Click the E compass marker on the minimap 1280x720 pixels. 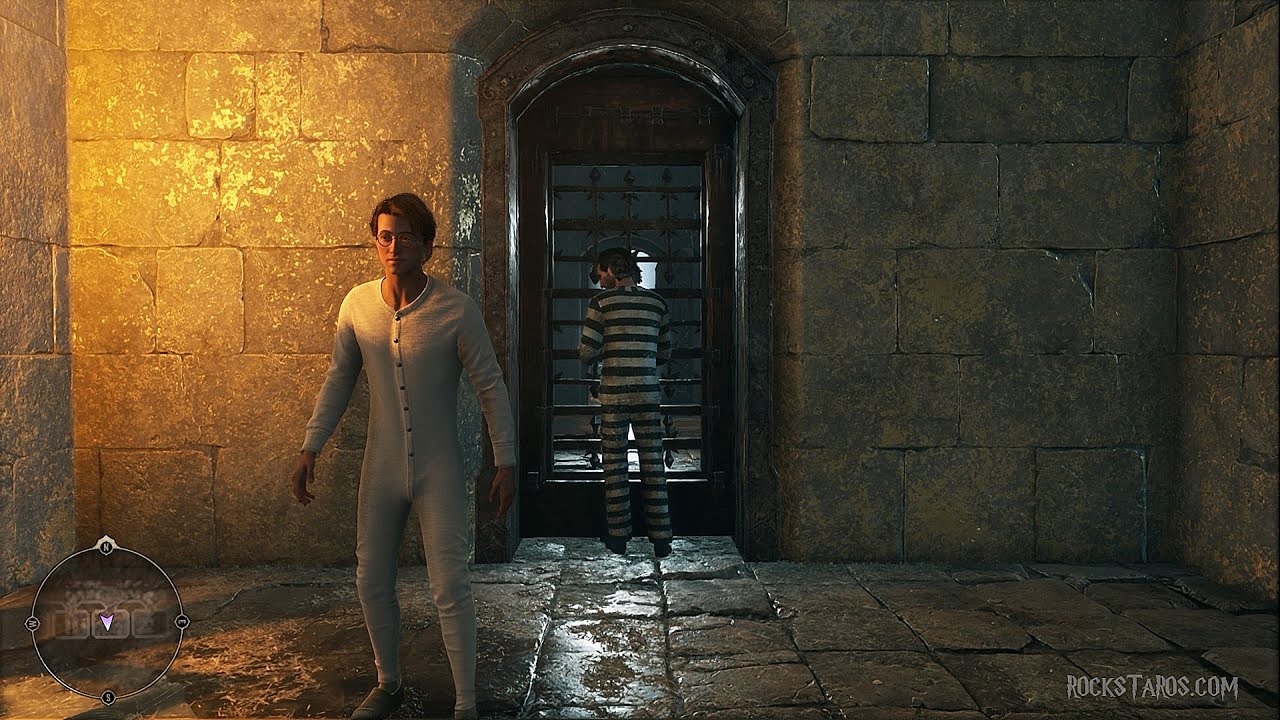182,620
